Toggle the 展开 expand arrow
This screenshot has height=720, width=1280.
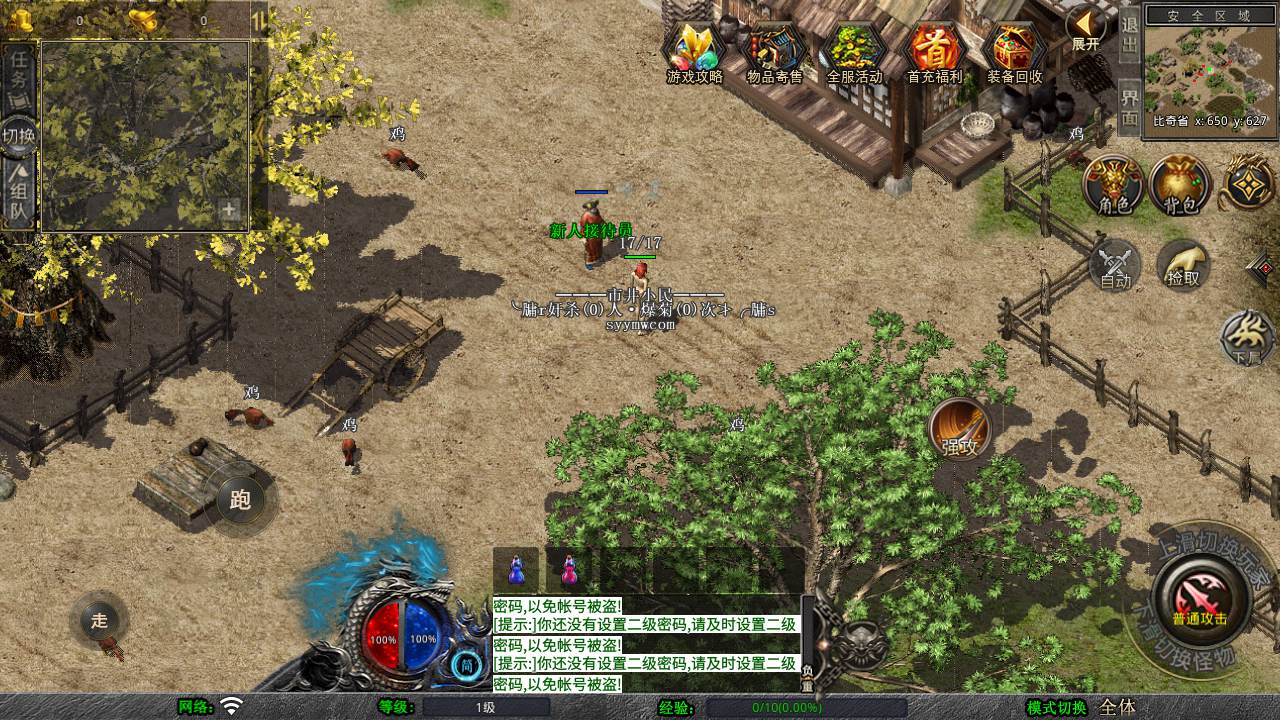click(1085, 27)
